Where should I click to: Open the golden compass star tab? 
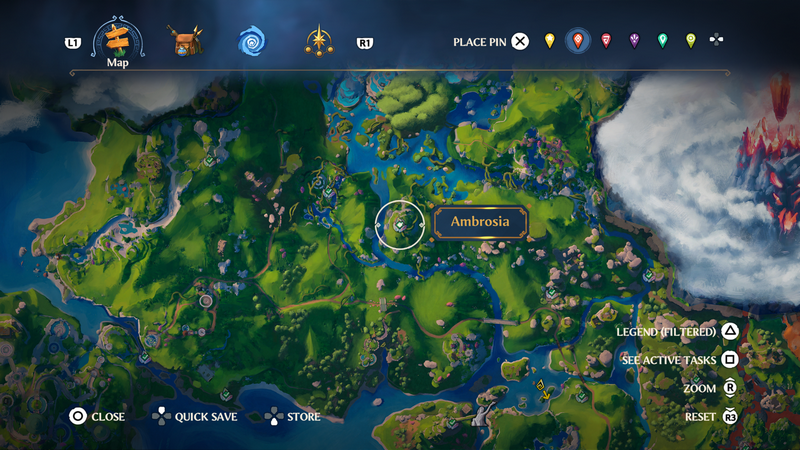pyautogui.click(x=319, y=41)
